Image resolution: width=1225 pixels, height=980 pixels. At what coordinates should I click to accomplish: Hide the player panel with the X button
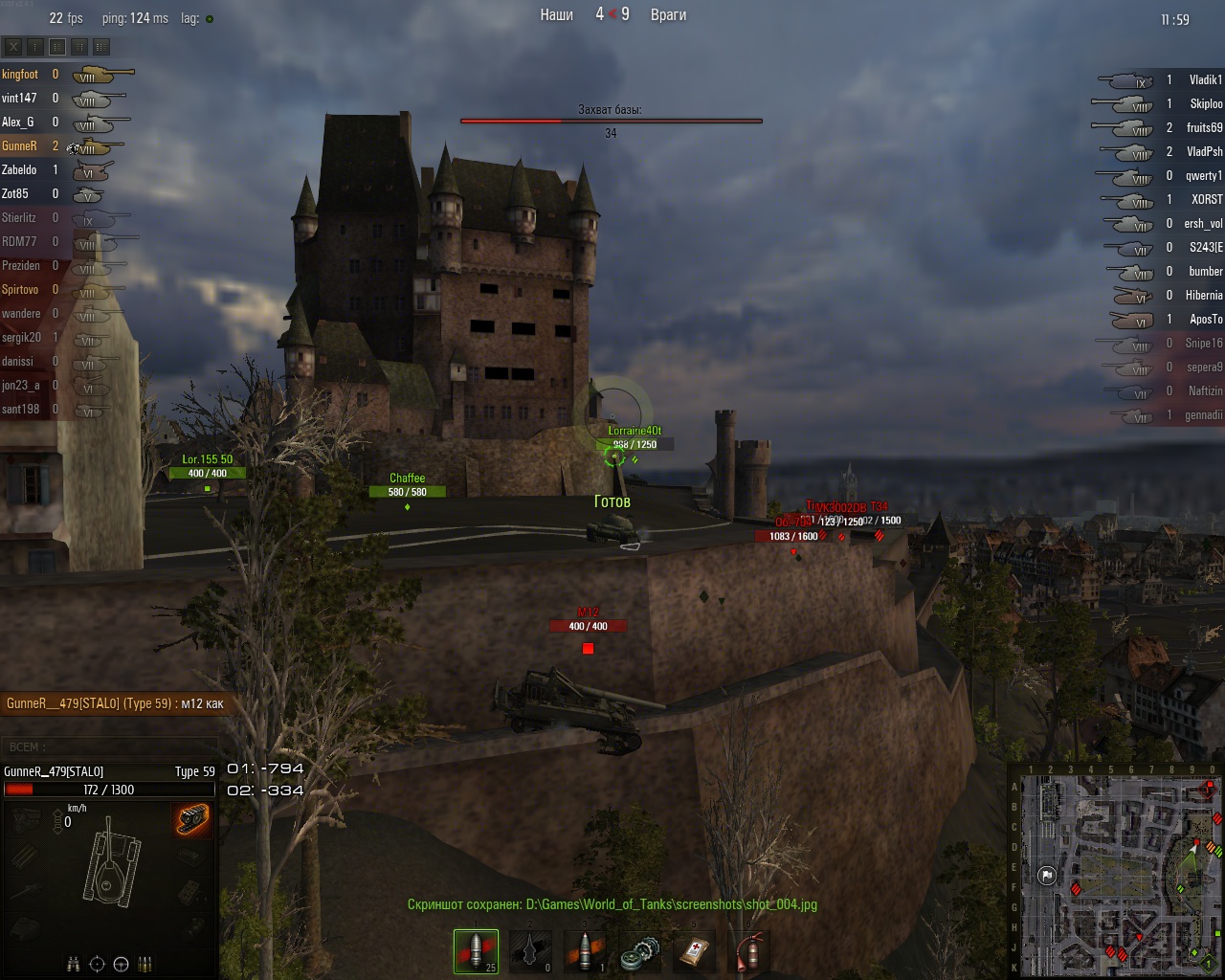click(13, 46)
